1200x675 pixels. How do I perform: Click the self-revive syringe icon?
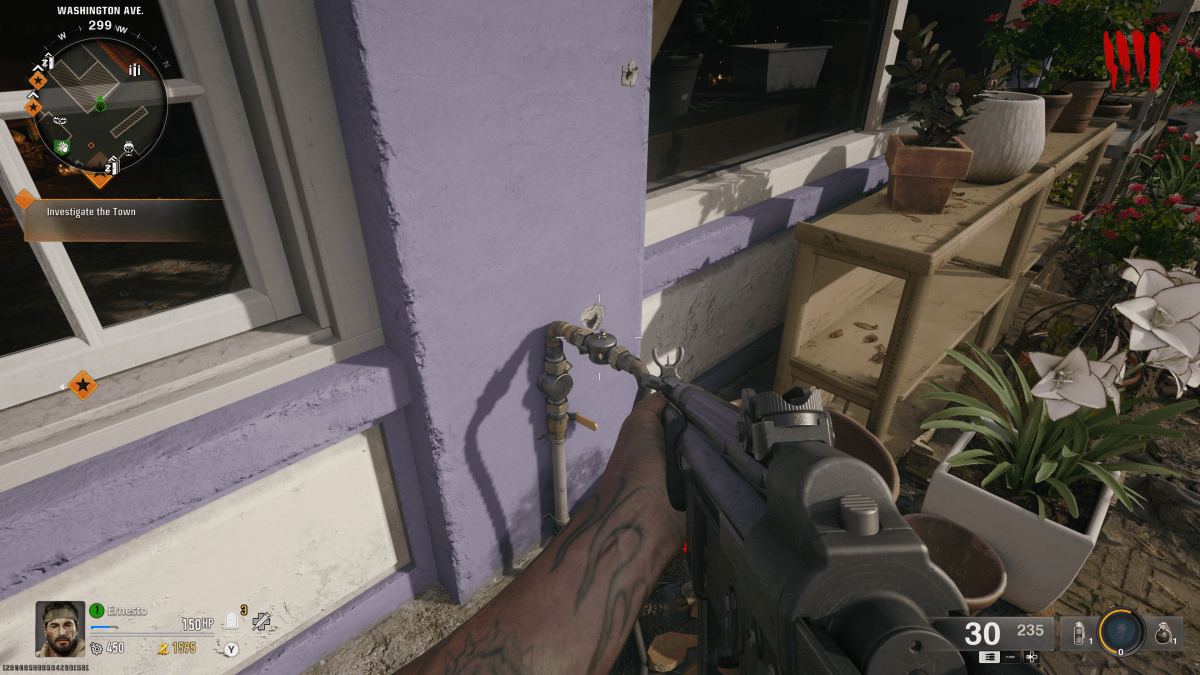(x=261, y=621)
